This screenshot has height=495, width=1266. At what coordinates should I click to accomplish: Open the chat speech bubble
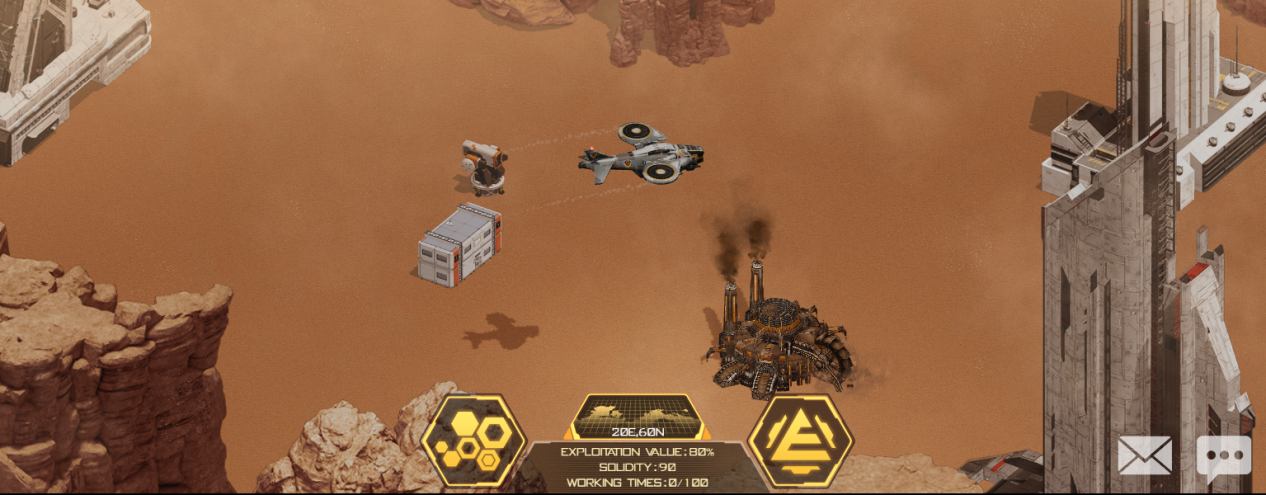coord(1223,456)
